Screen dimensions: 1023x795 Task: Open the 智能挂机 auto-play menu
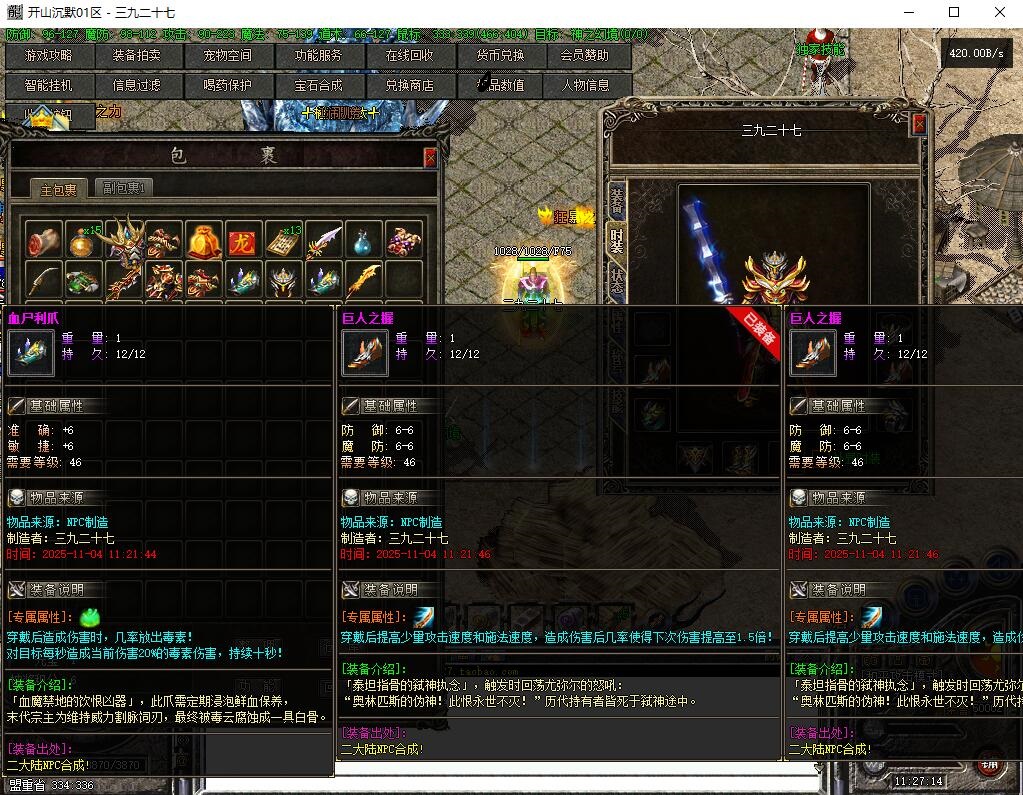click(49, 86)
